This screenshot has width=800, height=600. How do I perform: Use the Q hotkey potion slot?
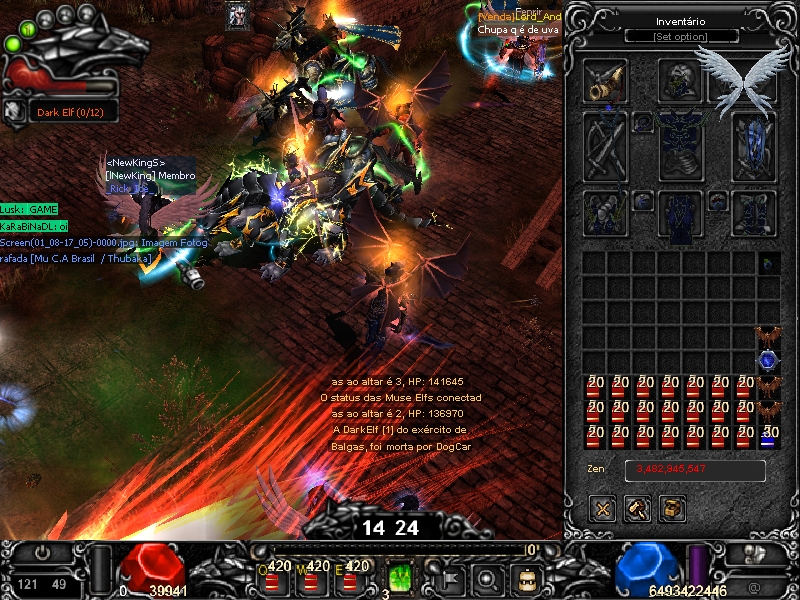pos(273,578)
